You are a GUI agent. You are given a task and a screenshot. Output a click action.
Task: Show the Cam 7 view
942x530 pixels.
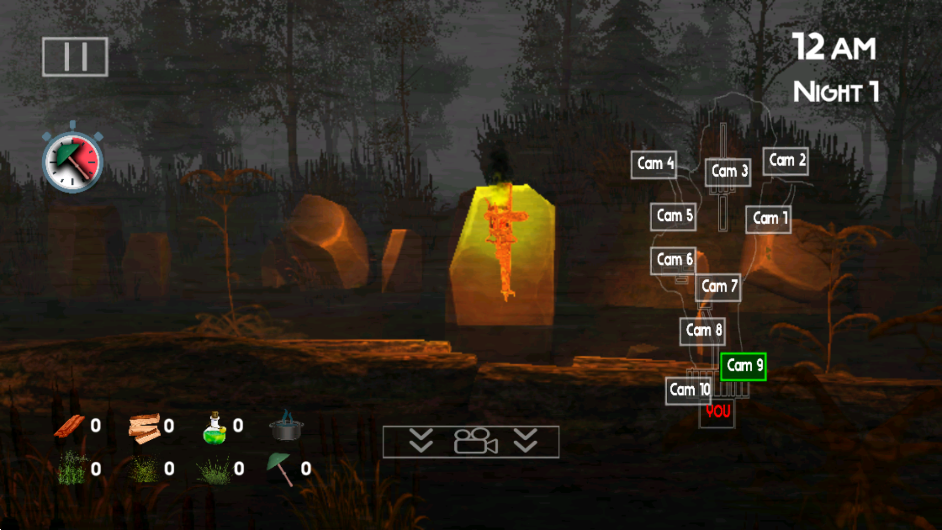(x=719, y=287)
